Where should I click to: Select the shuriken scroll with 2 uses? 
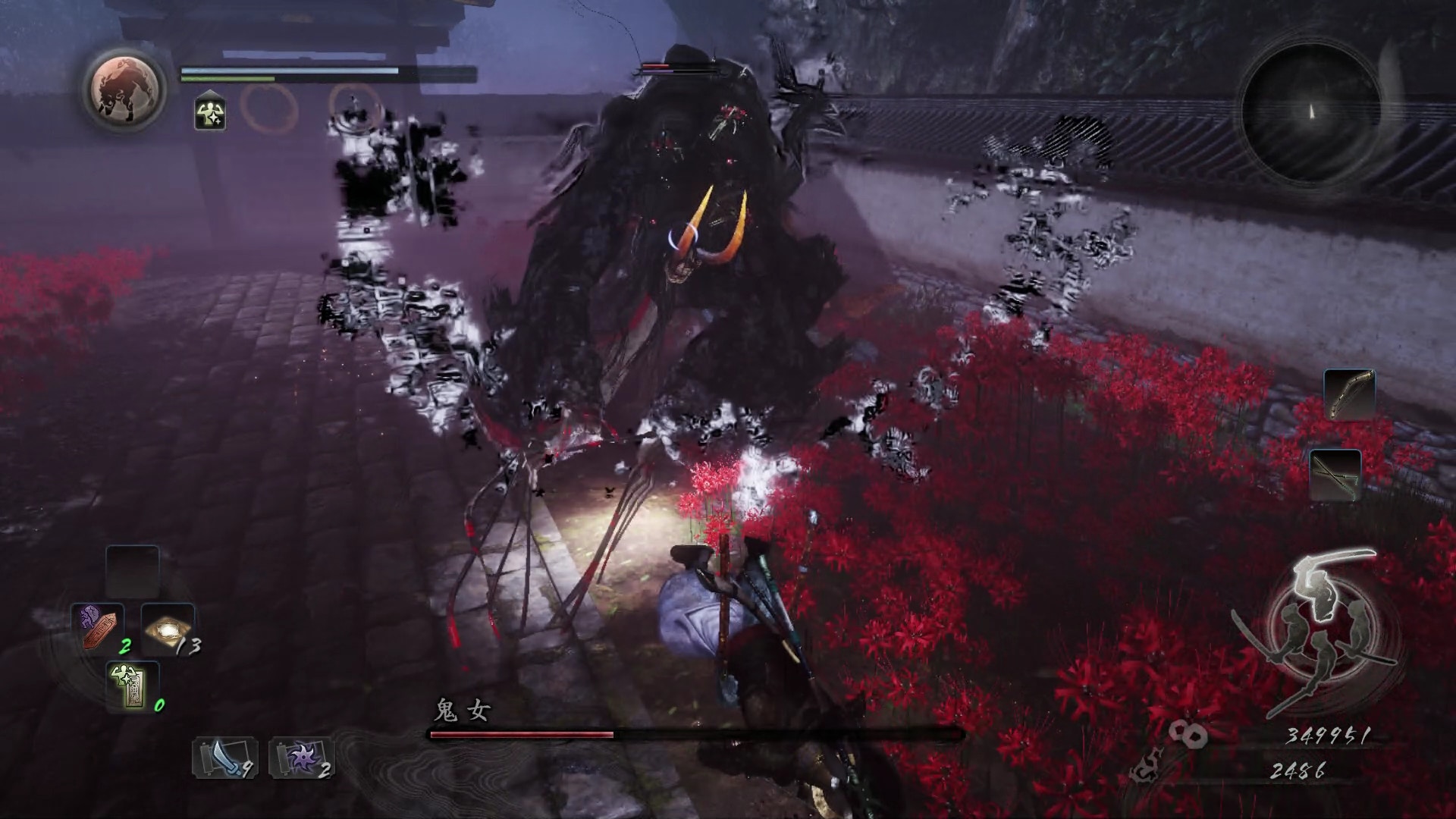pos(301,758)
